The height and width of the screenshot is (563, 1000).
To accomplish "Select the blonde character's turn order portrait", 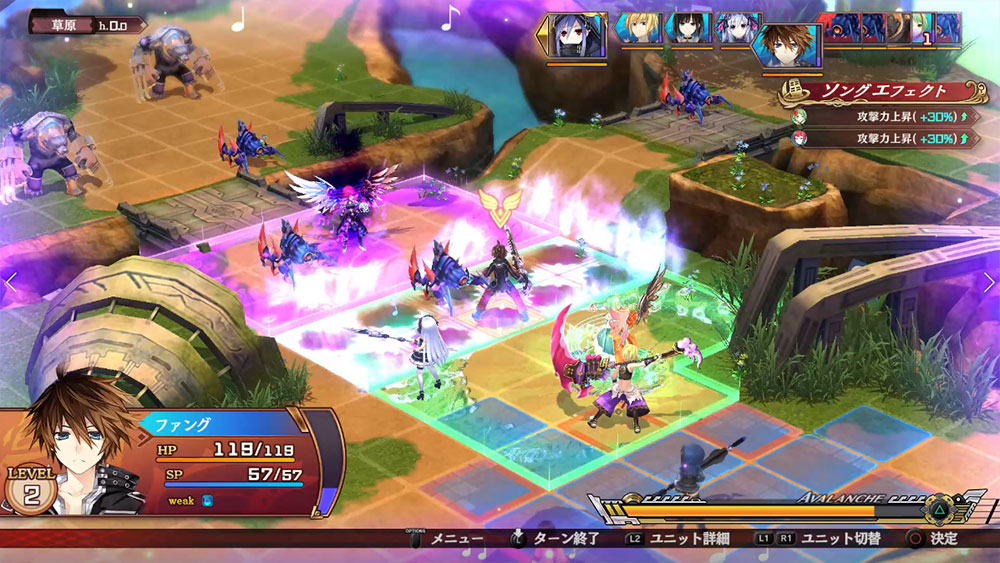I will [x=639, y=29].
